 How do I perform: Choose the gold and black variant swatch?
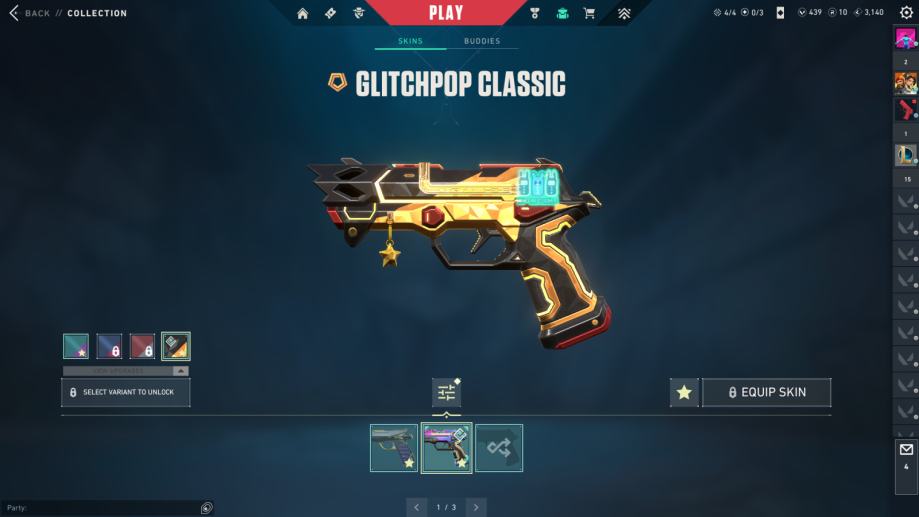tap(176, 346)
